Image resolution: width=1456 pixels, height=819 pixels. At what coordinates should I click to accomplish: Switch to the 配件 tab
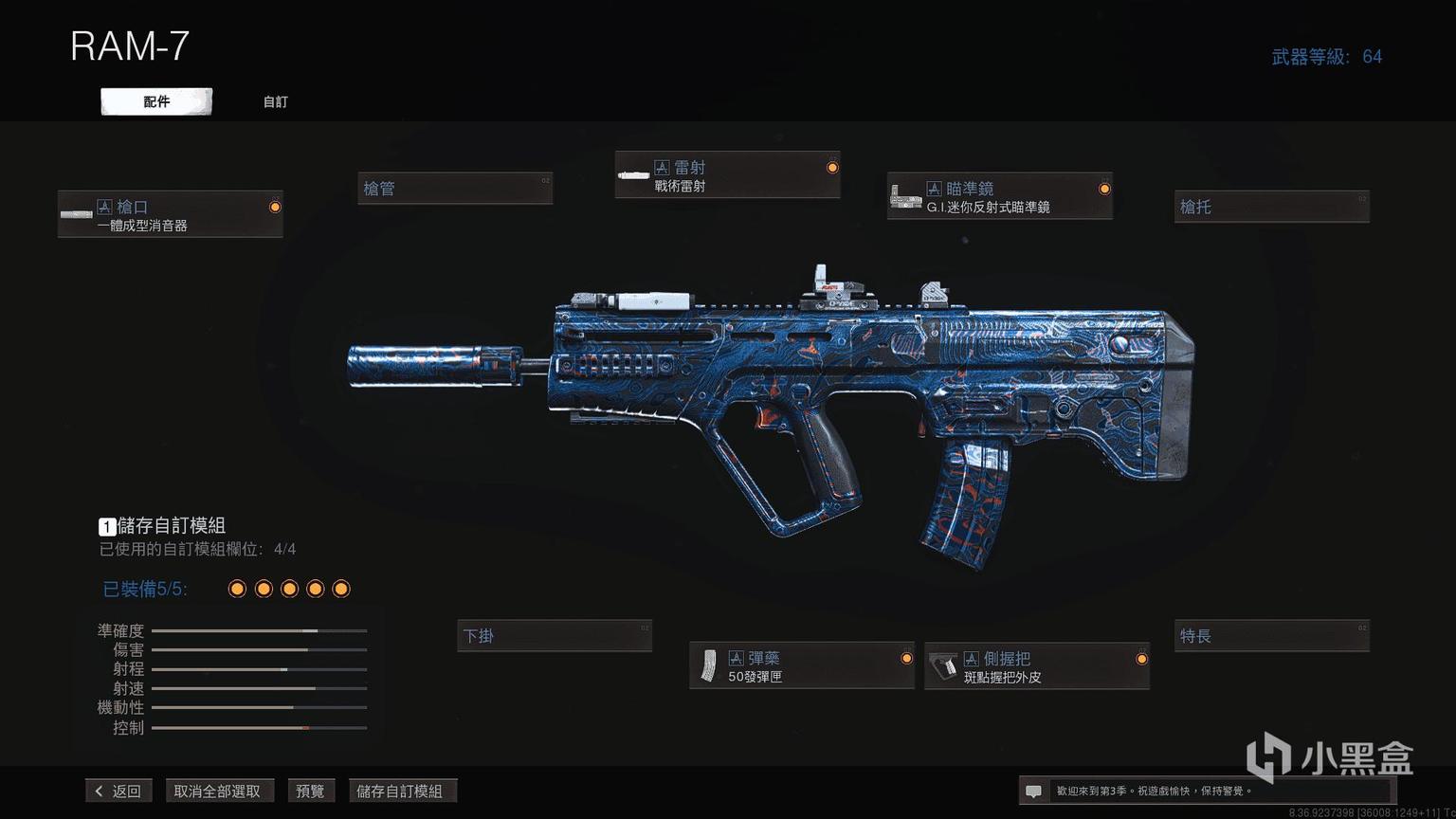(156, 101)
